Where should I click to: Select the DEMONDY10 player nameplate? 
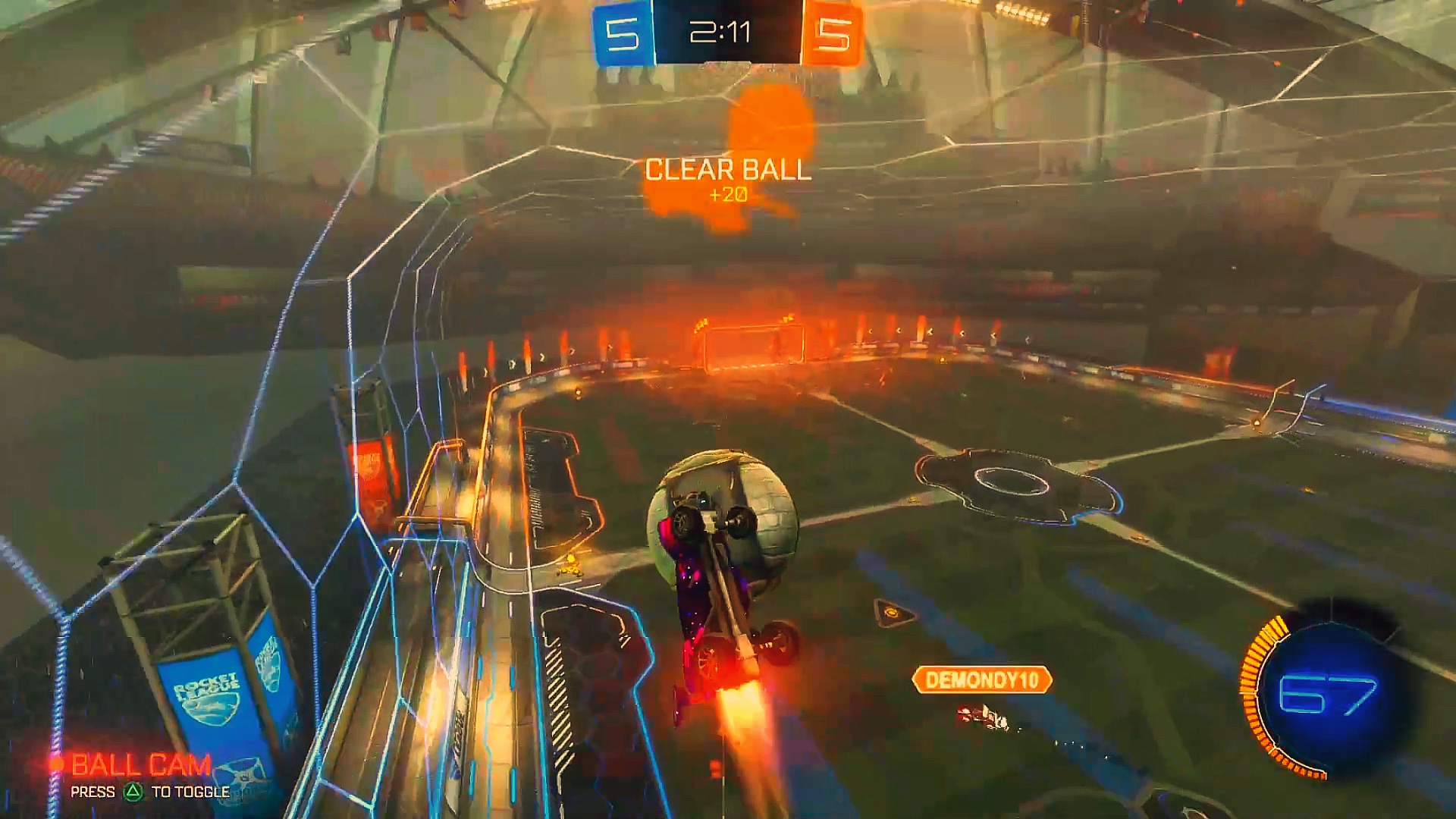(x=981, y=679)
